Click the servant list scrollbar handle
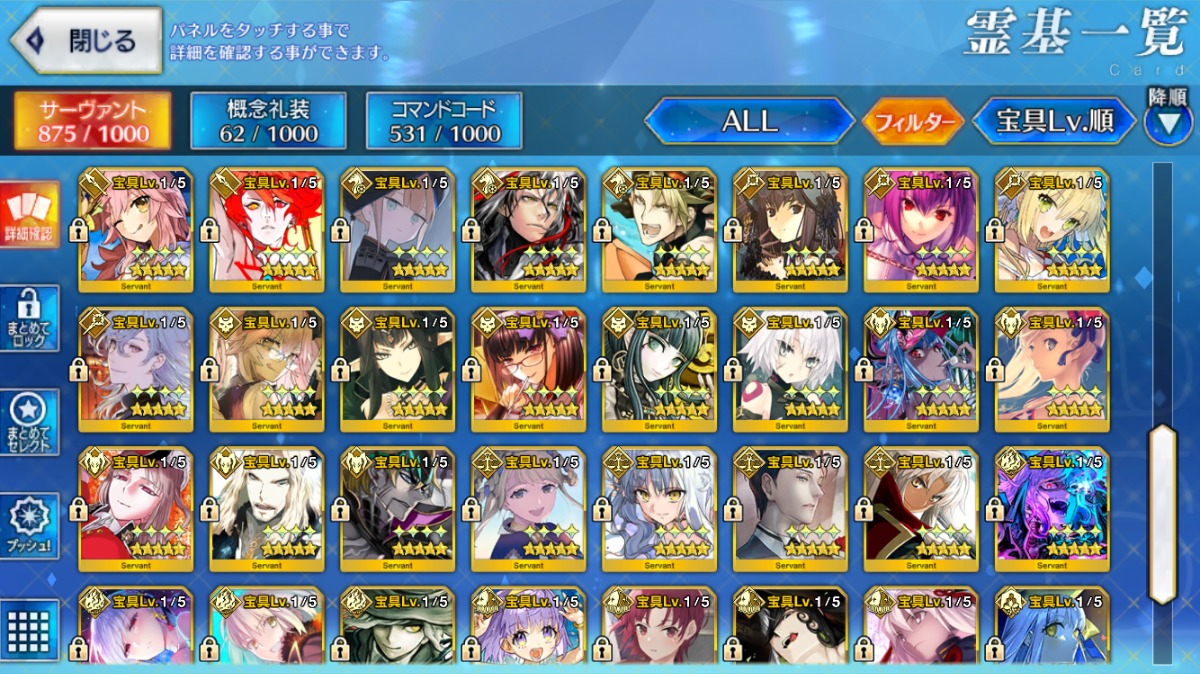1200x674 pixels. tap(1162, 513)
